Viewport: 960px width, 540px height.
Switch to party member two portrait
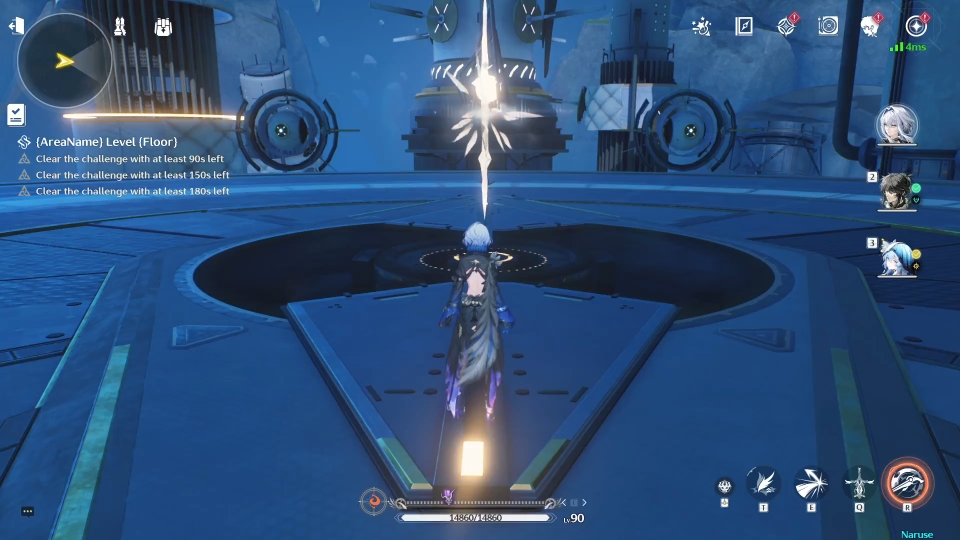point(896,192)
